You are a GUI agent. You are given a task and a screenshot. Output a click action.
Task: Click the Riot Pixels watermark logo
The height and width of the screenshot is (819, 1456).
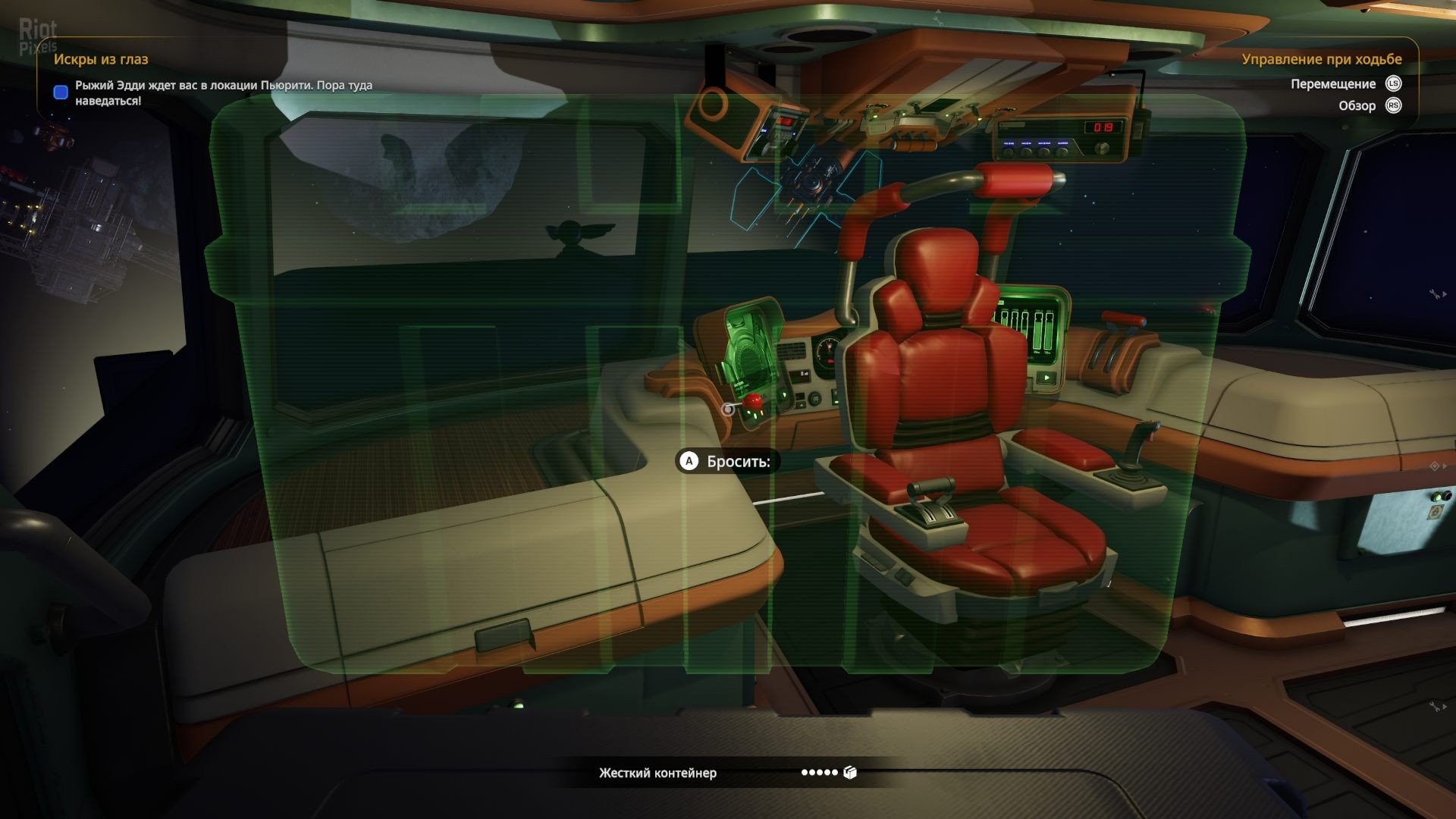(x=37, y=36)
